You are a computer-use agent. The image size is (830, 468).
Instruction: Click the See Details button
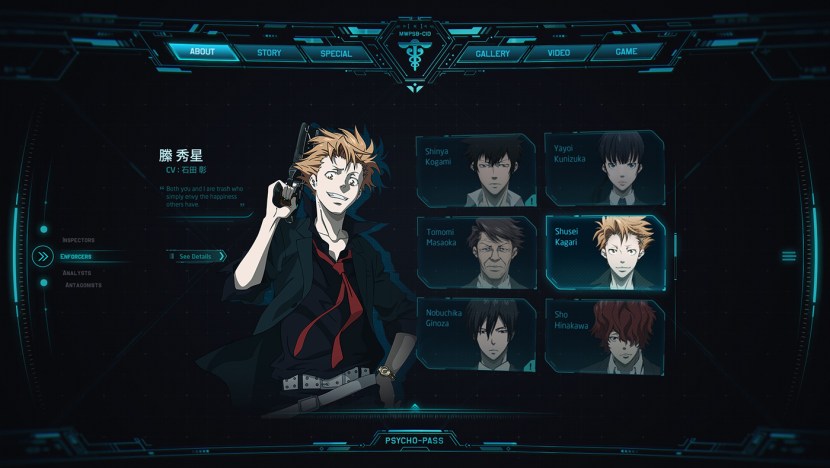point(197,256)
